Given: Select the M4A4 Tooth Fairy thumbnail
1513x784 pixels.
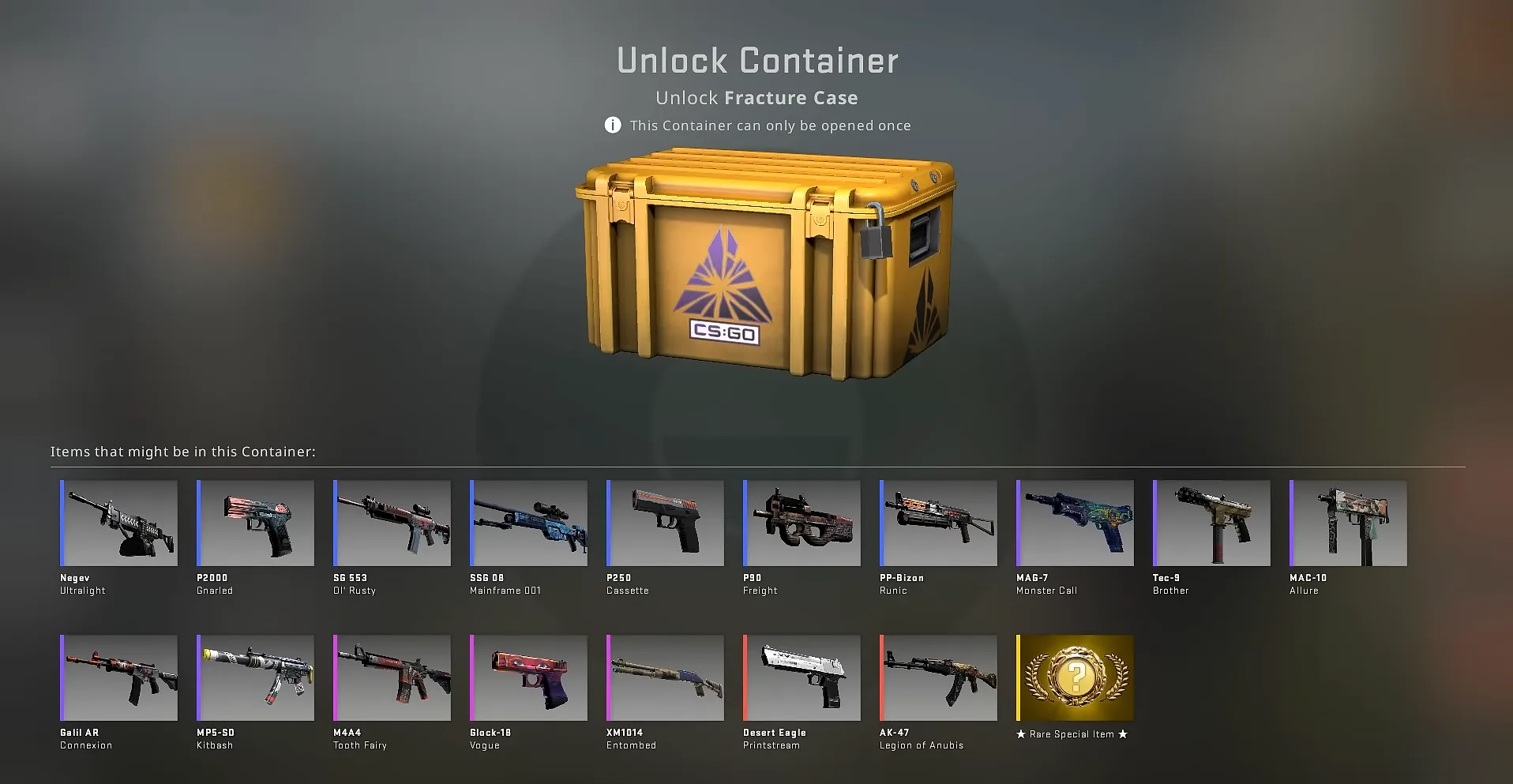Looking at the screenshot, I should 391,677.
